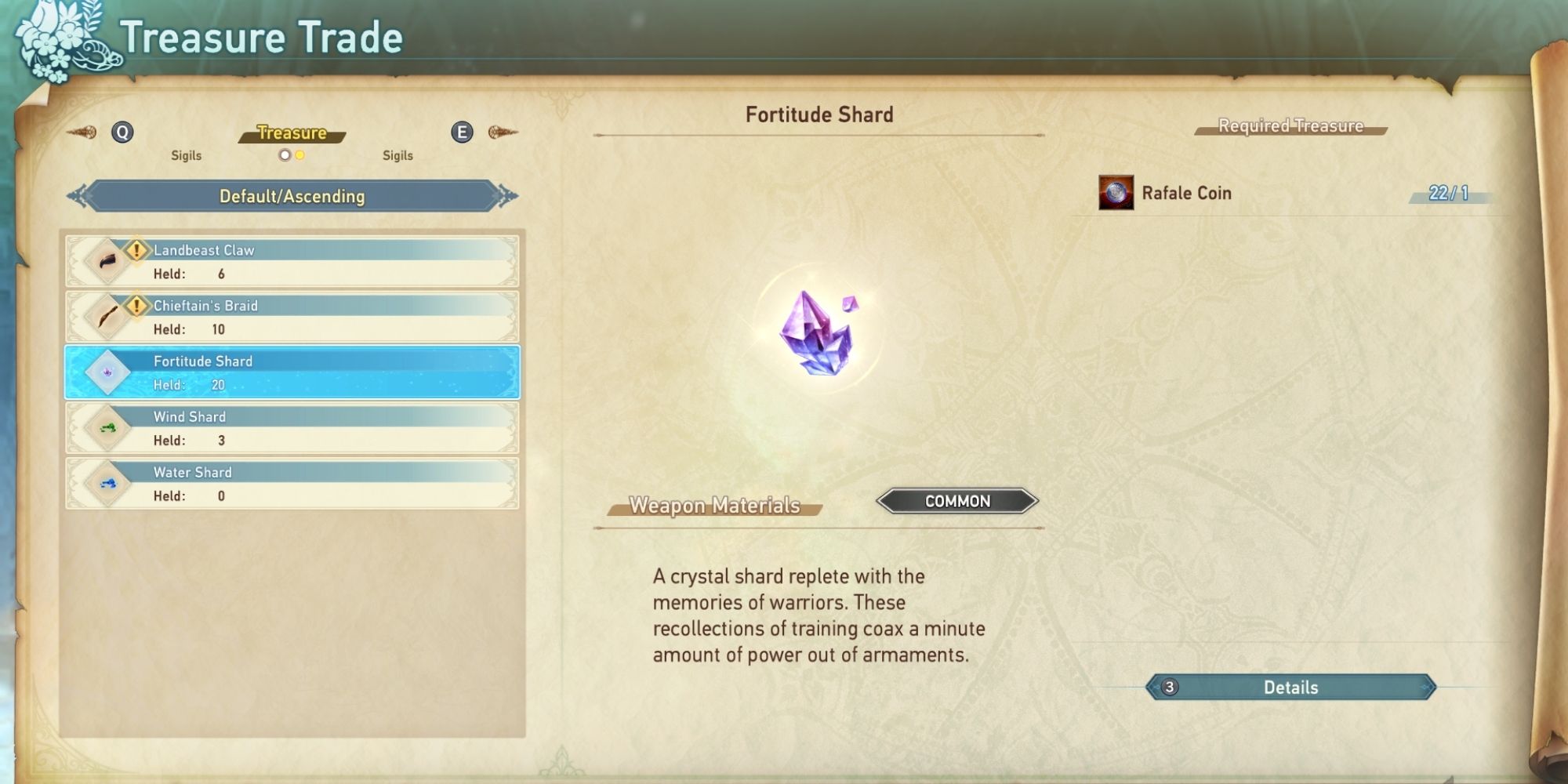Select the white page indicator dot
Screen dimensions: 1568x784
click(283, 156)
